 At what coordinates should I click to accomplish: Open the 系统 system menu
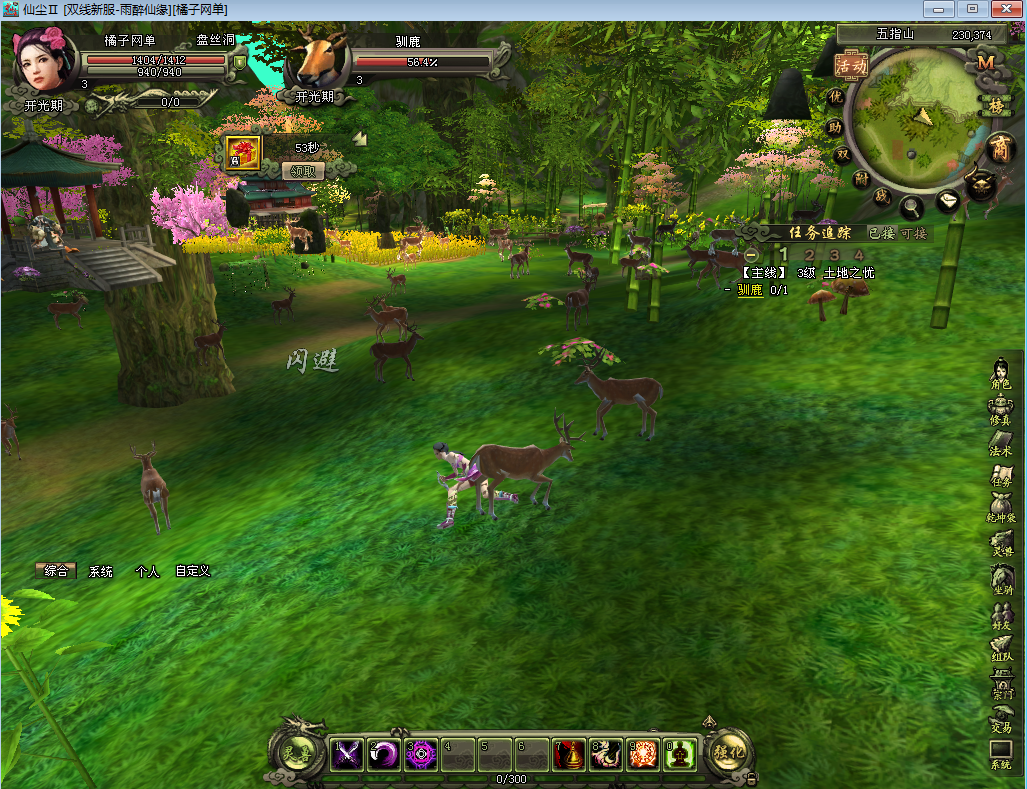tap(1001, 755)
